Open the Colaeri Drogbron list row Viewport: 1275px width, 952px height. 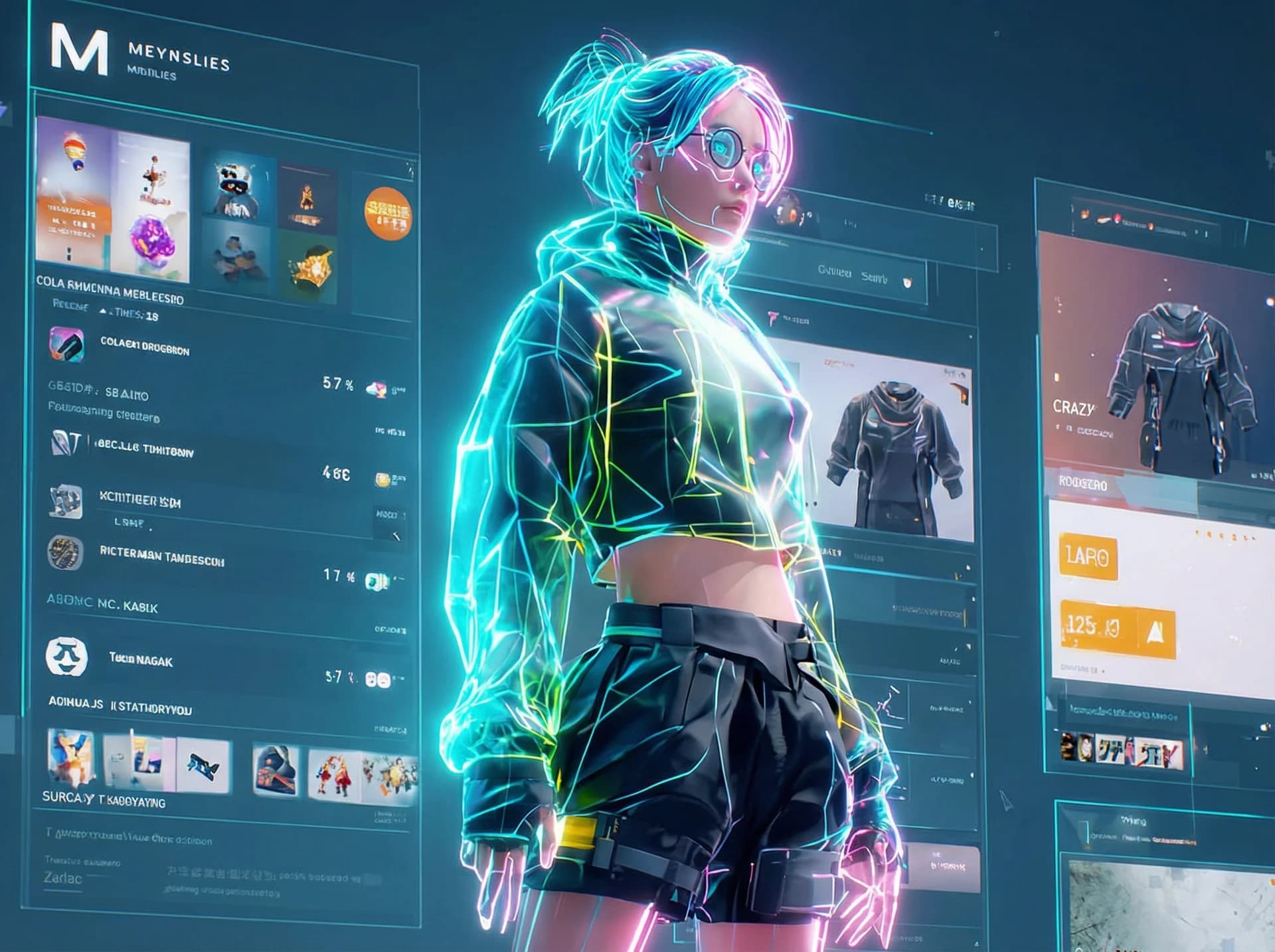pyautogui.click(x=145, y=348)
